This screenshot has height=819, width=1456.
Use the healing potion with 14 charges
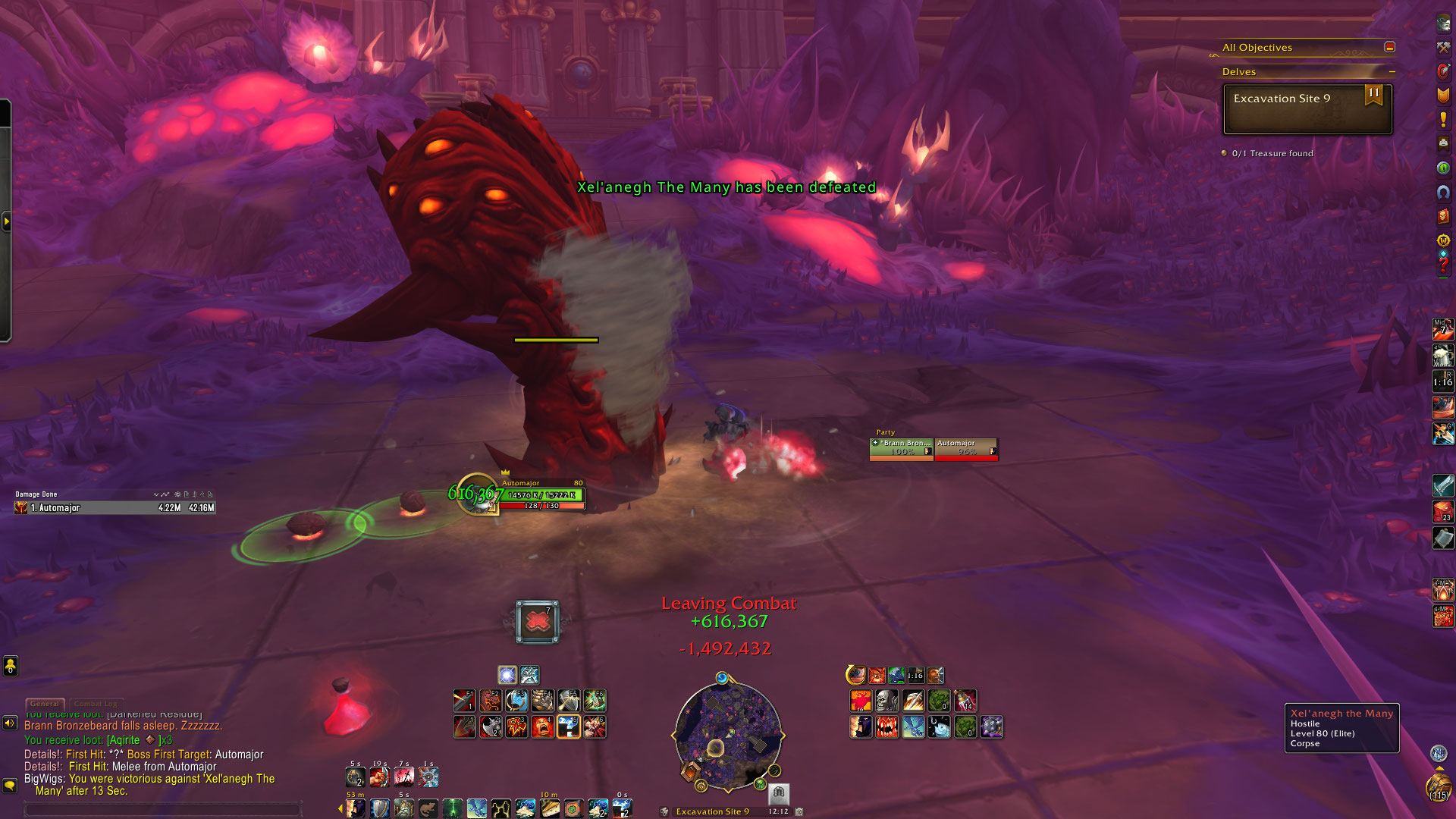pyautogui.click(x=965, y=700)
